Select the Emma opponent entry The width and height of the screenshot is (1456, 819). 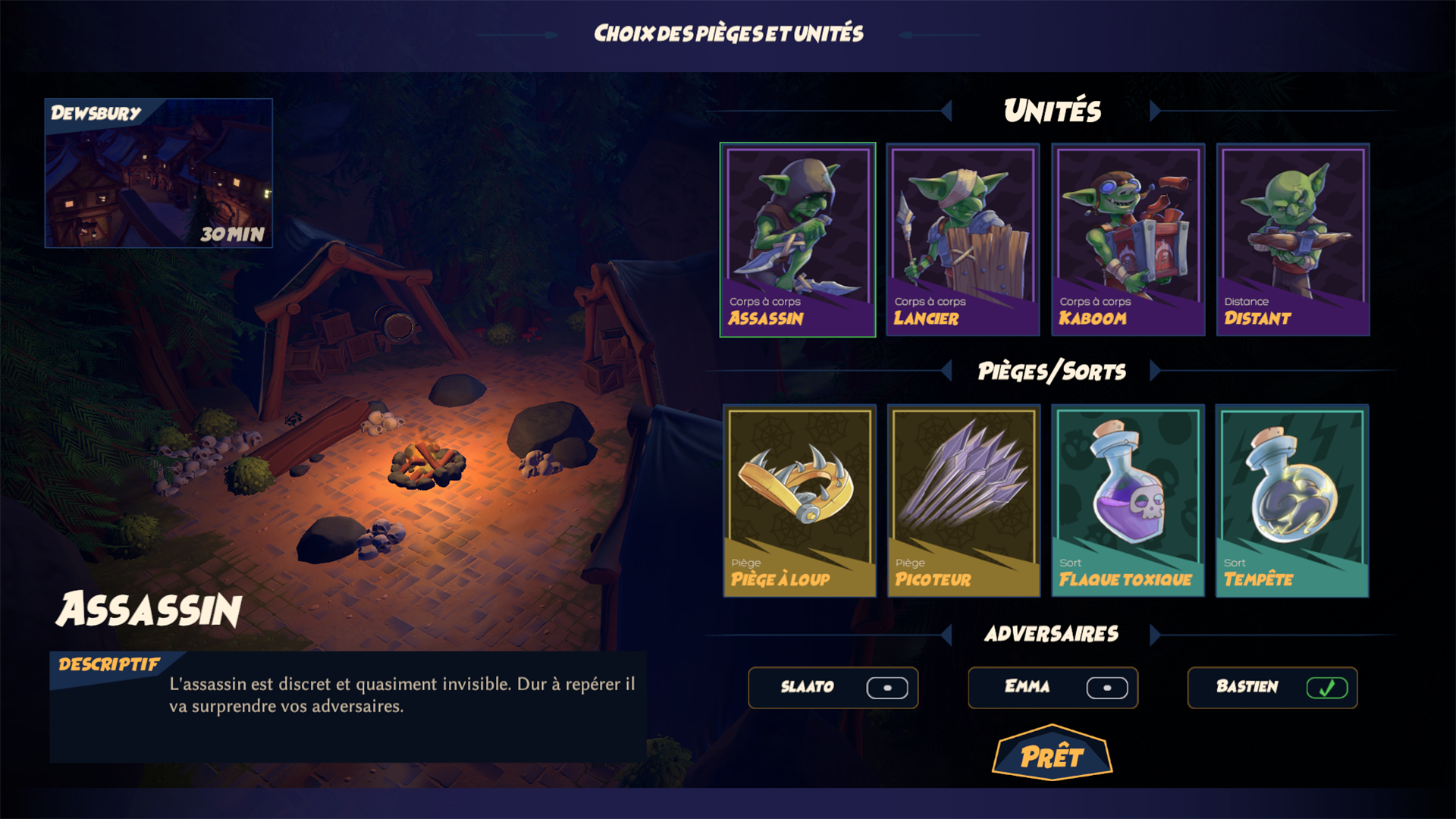1053,688
